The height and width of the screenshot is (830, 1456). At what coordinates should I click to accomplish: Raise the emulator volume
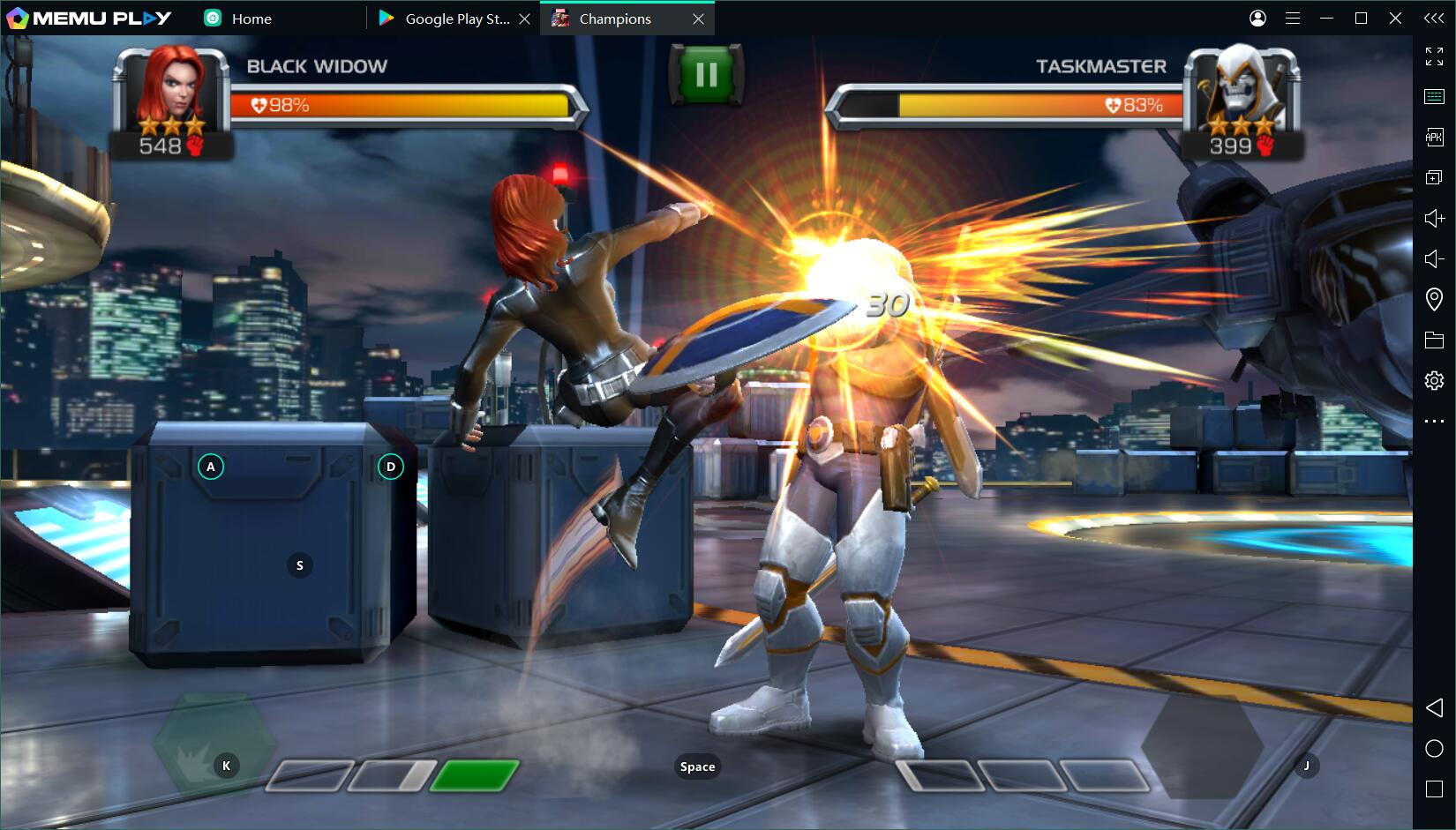(x=1434, y=218)
